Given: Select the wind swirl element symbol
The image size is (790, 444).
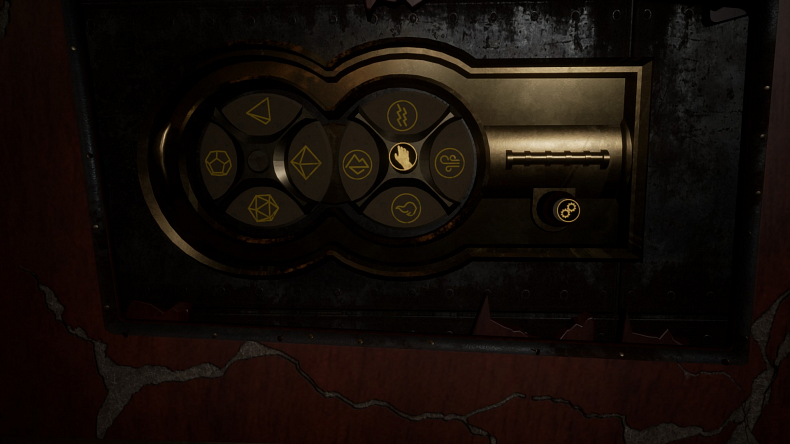Looking at the screenshot, I should 448,161.
